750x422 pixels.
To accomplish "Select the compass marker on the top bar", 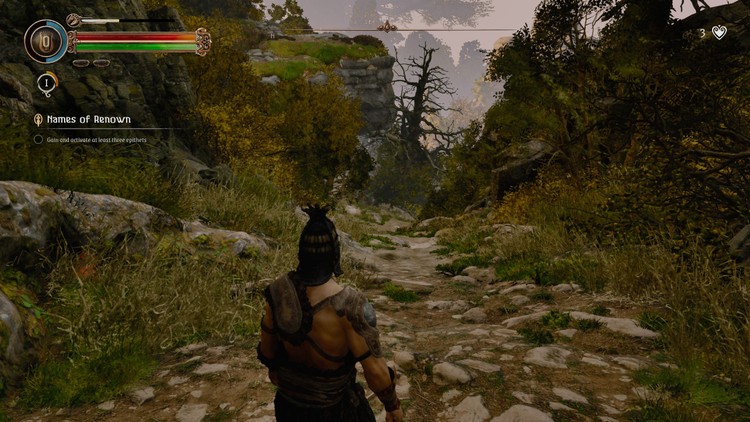I will click(388, 27).
